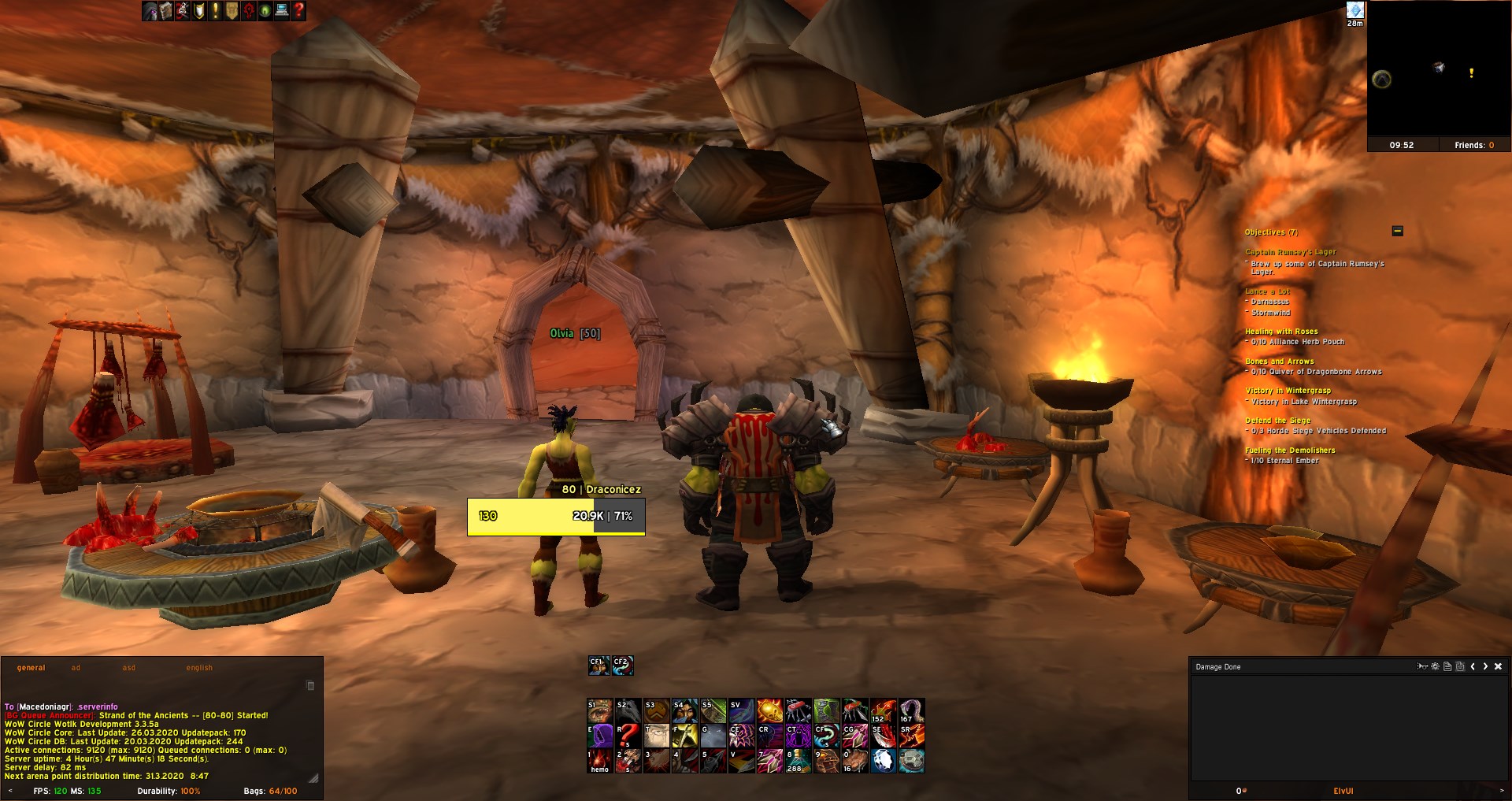Select the Fueling the Demolishers quest
The height and width of the screenshot is (801, 1512).
tap(1290, 451)
